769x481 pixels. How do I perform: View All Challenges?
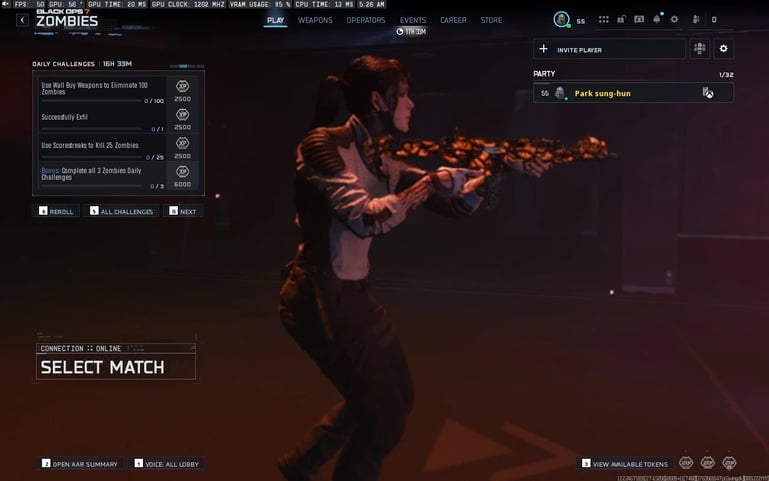[121, 211]
